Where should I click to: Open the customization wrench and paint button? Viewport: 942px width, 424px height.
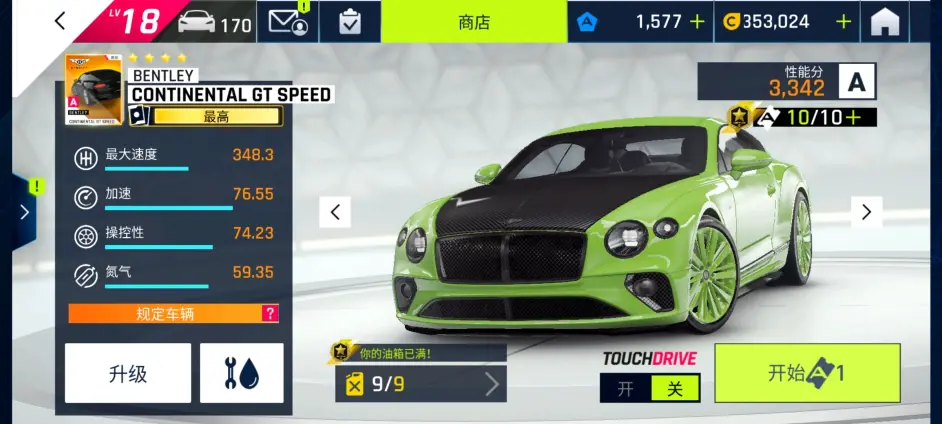241,373
